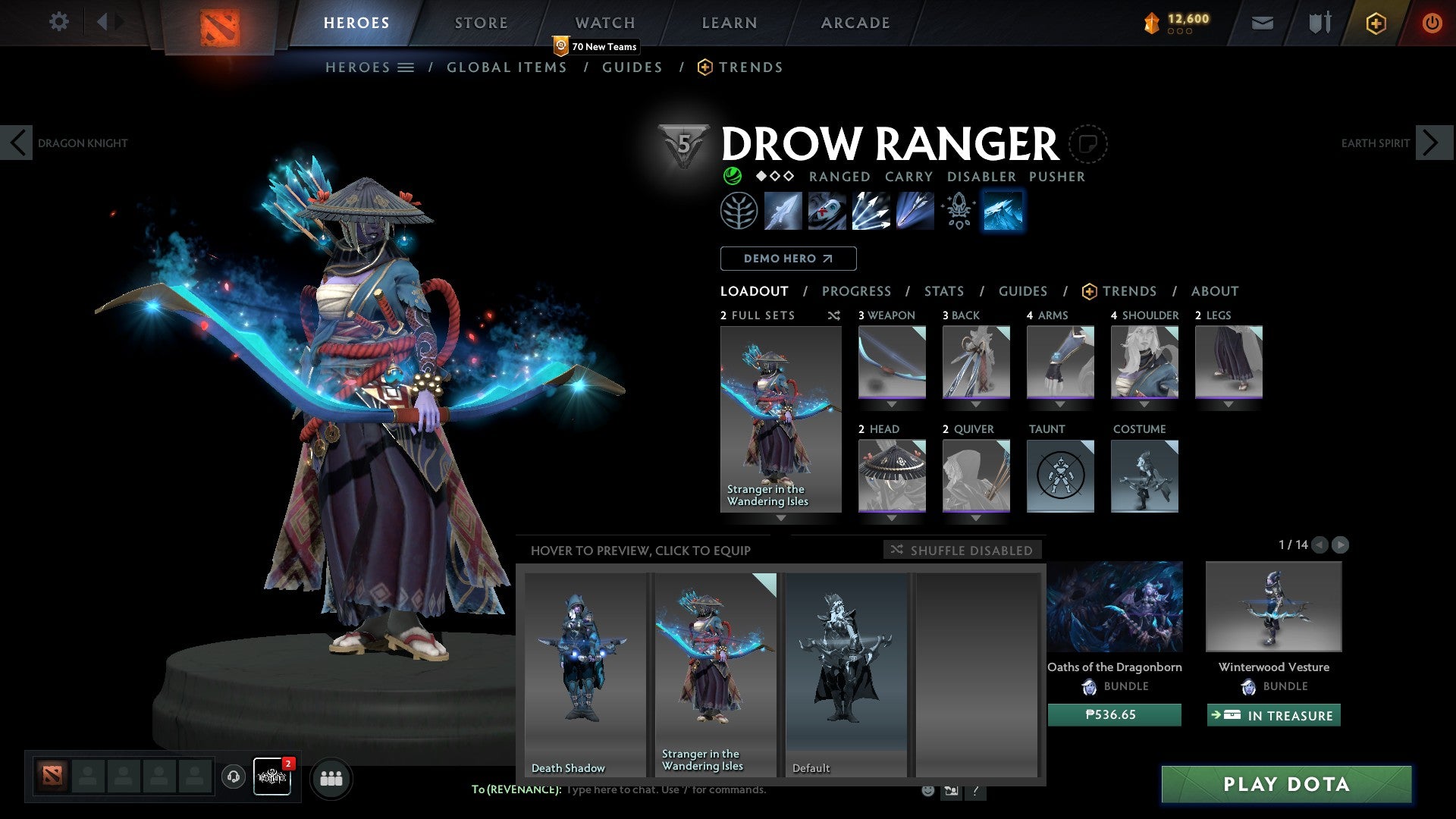Open the mail inbox icon
The height and width of the screenshot is (819, 1456).
click(1262, 23)
